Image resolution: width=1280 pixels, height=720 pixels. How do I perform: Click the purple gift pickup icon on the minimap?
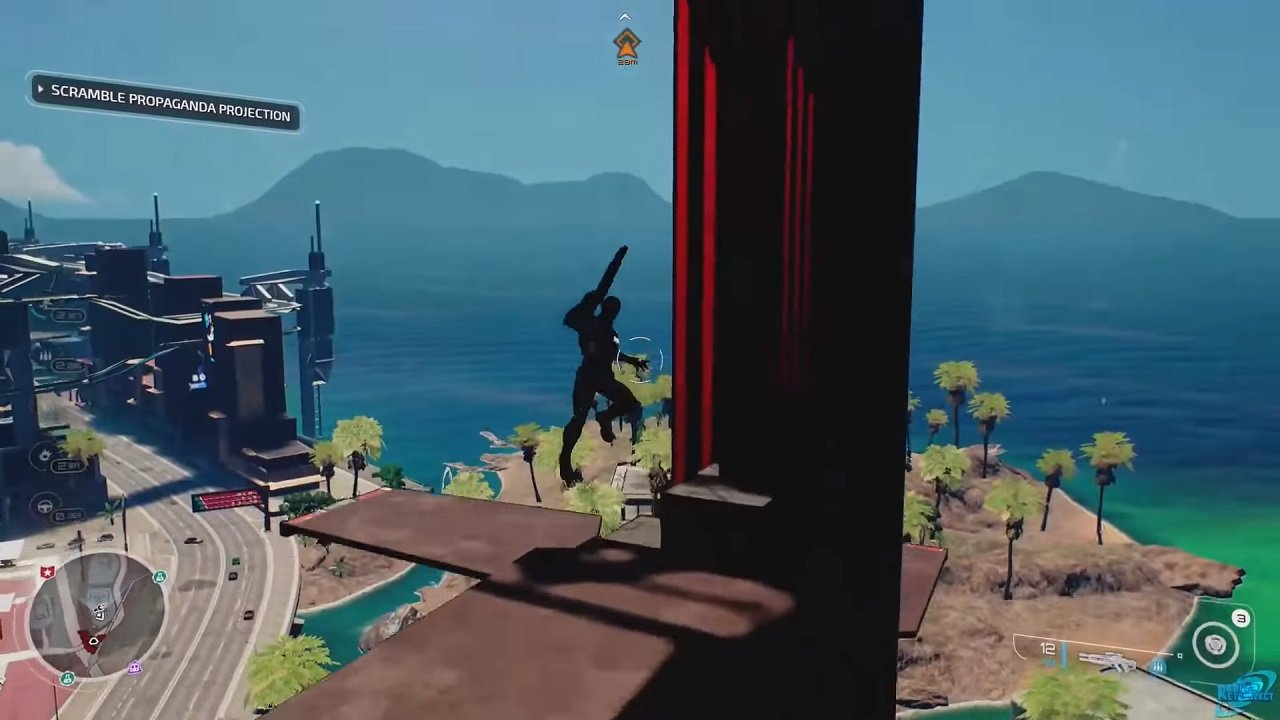coord(134,667)
